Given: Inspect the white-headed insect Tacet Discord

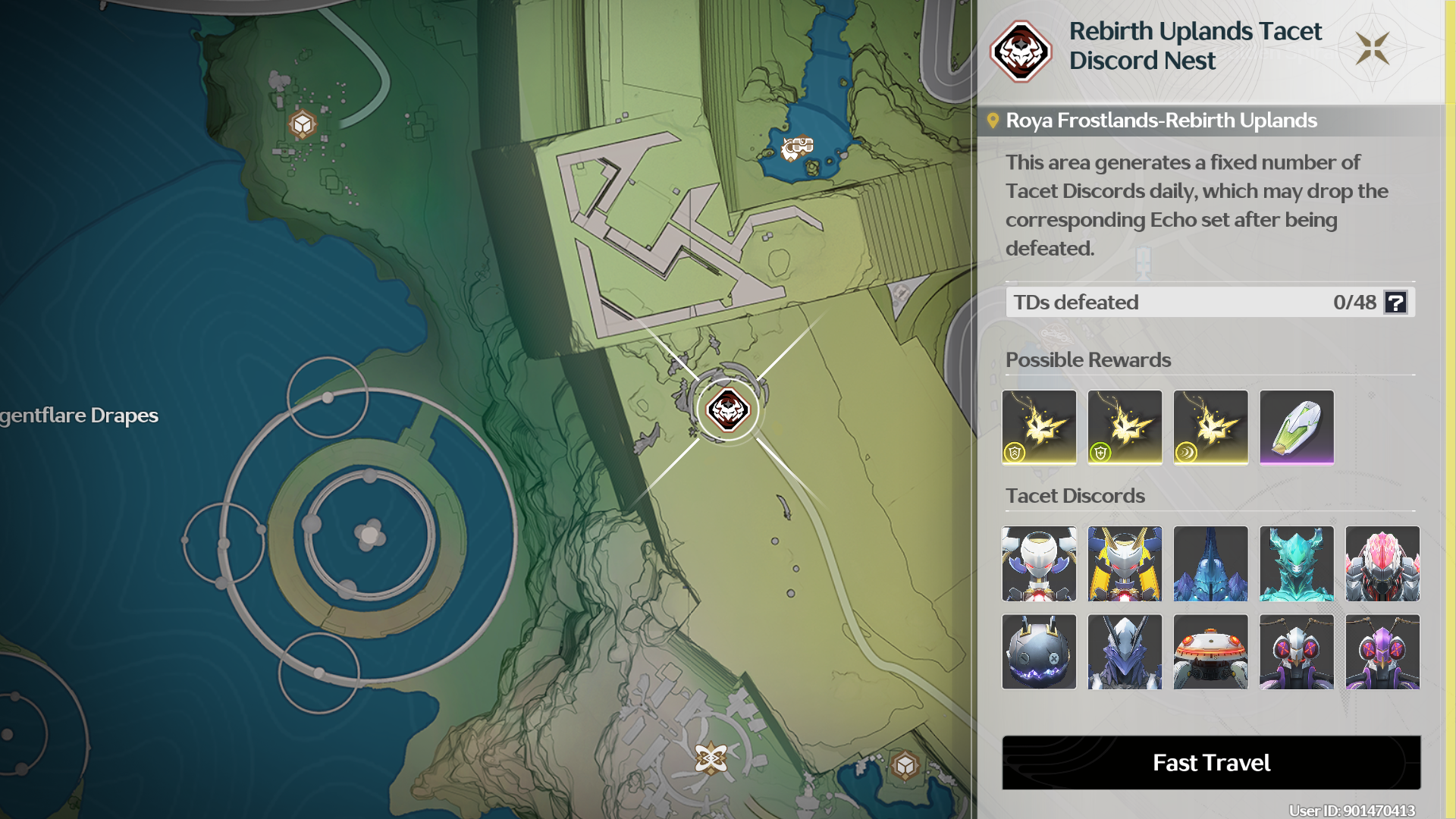Looking at the screenshot, I should coord(1296,651).
